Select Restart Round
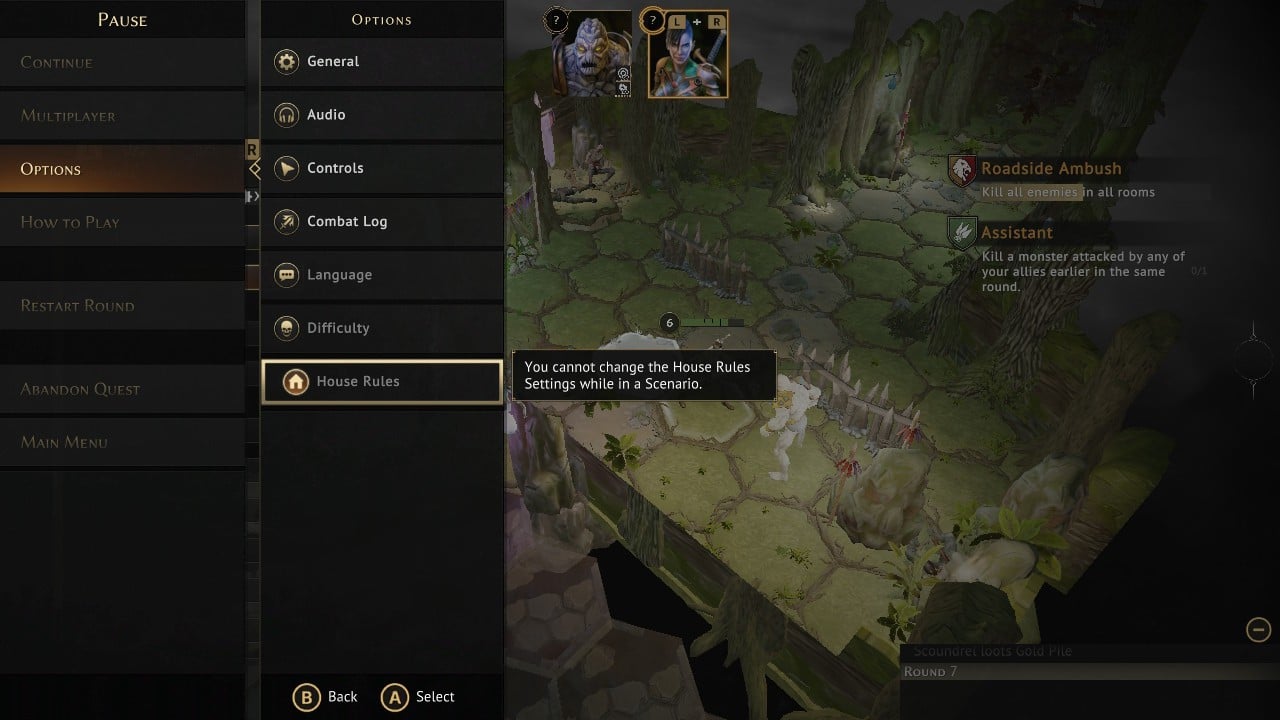The image size is (1280, 720). [77, 306]
